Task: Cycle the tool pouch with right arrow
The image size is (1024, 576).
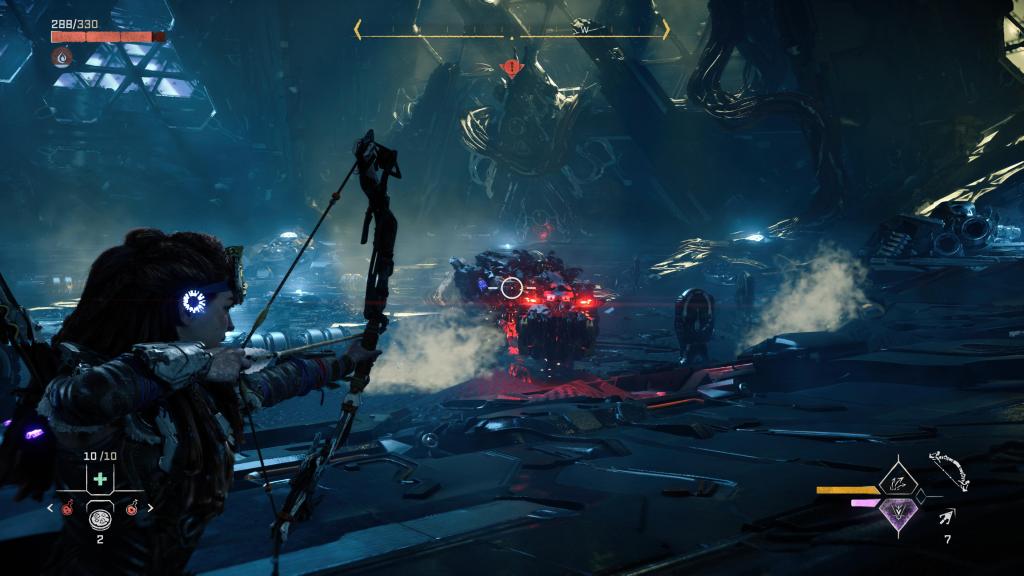Action: 151,507
